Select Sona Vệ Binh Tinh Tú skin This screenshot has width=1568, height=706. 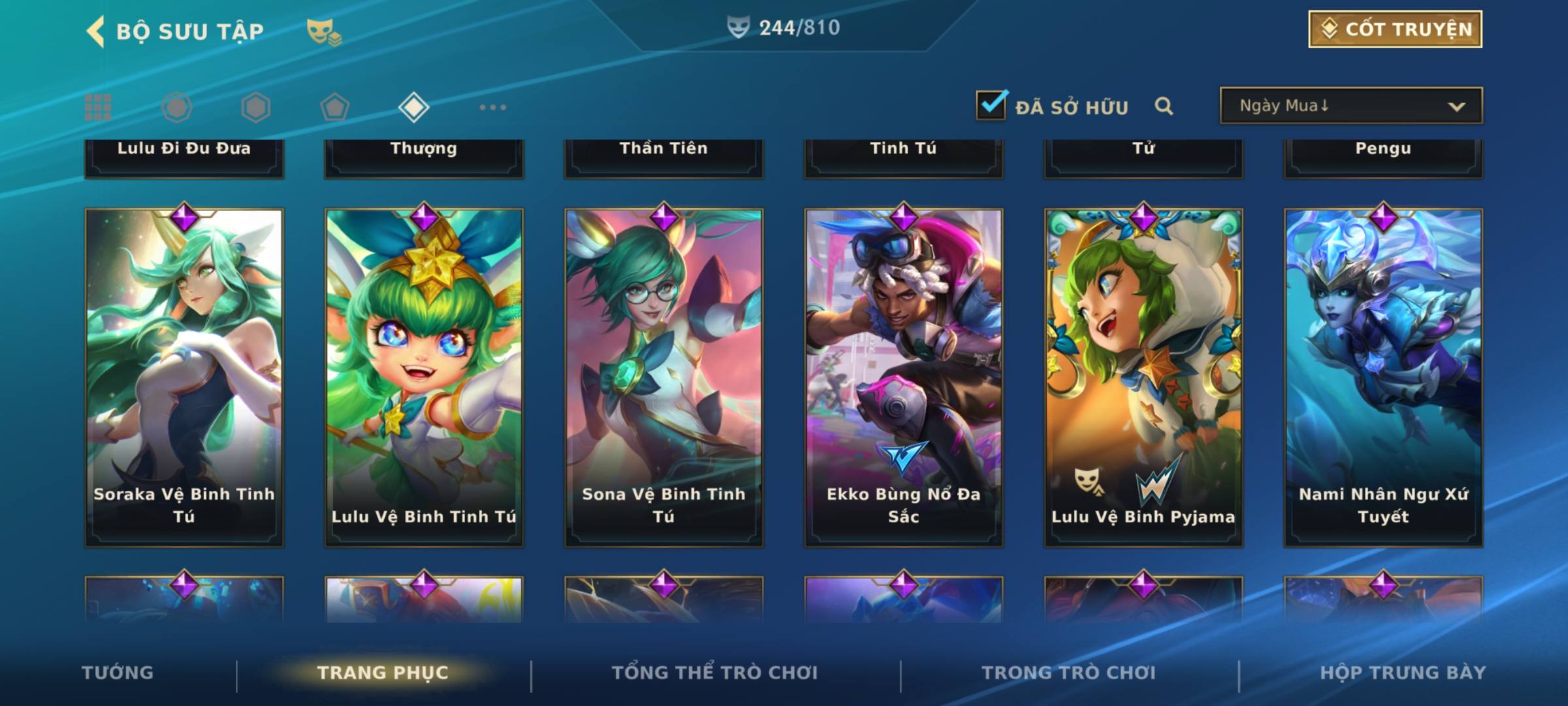coord(664,377)
